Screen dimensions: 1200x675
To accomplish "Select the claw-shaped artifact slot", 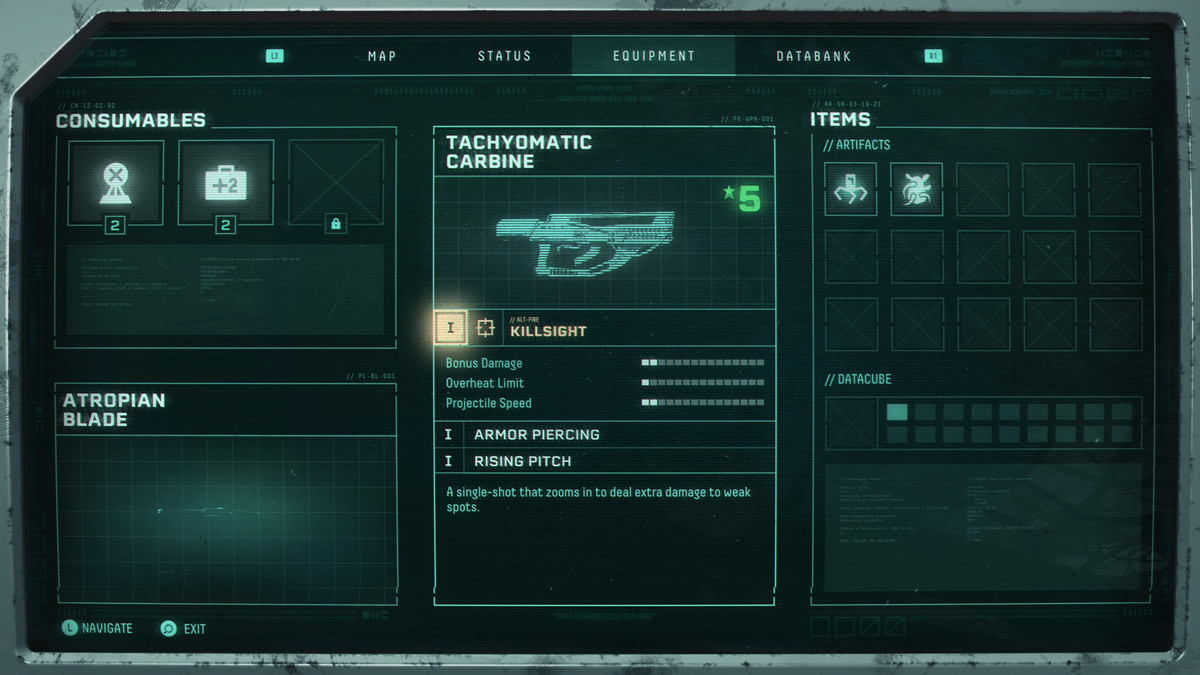I will coord(851,190).
